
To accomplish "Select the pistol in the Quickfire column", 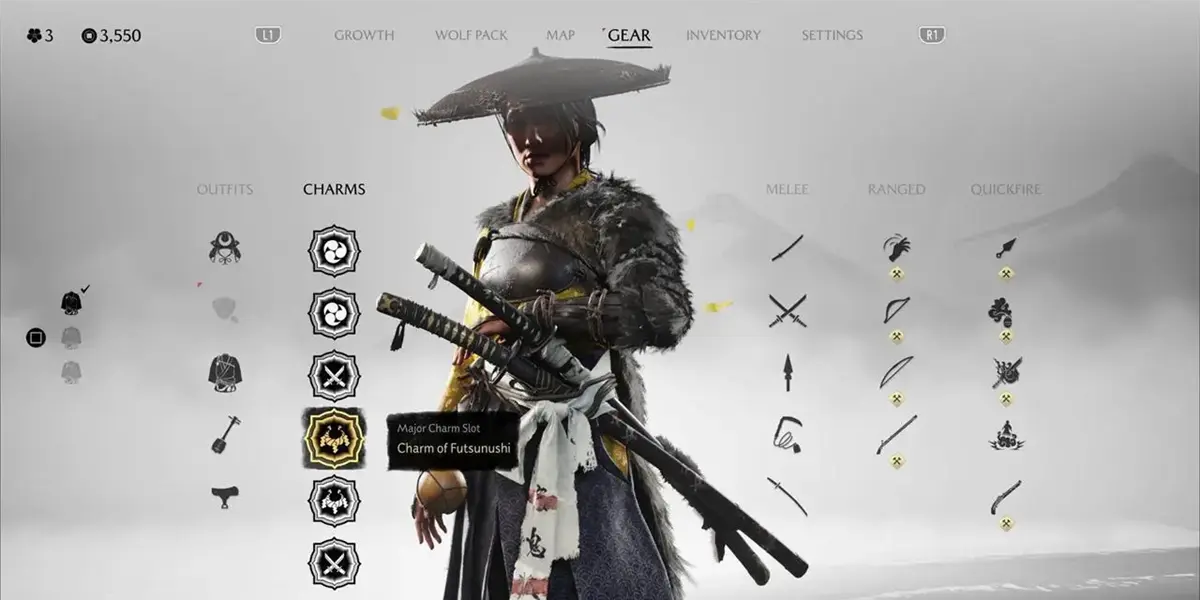I will (x=1005, y=496).
